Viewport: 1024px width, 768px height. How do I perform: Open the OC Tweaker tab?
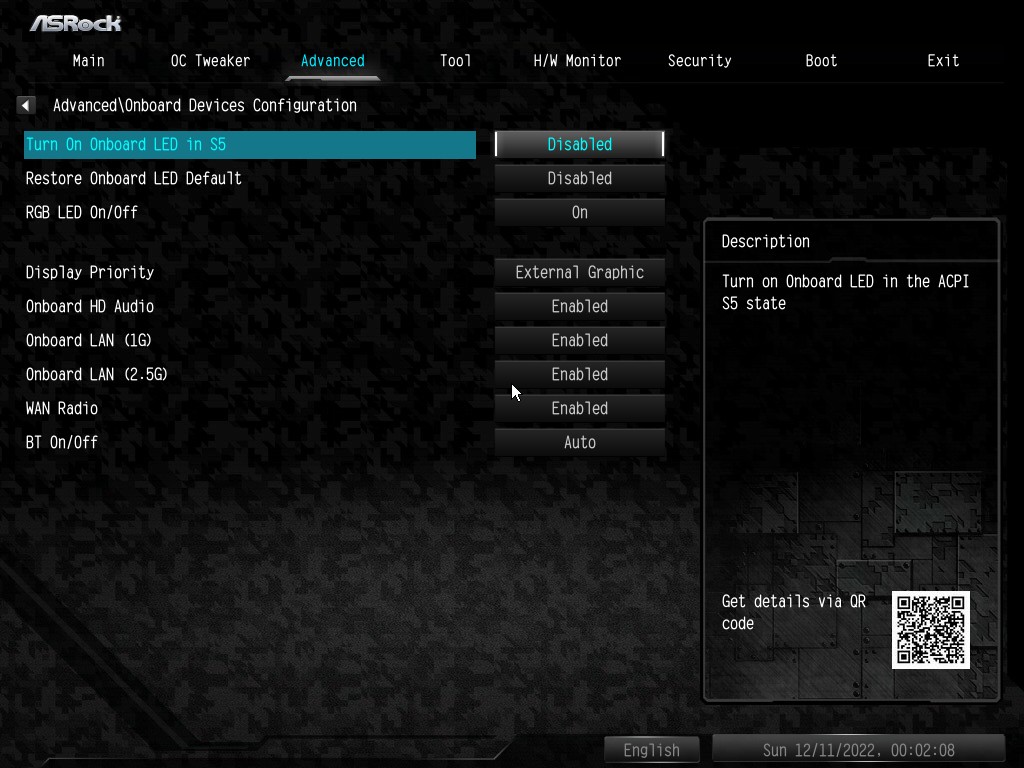(210, 61)
